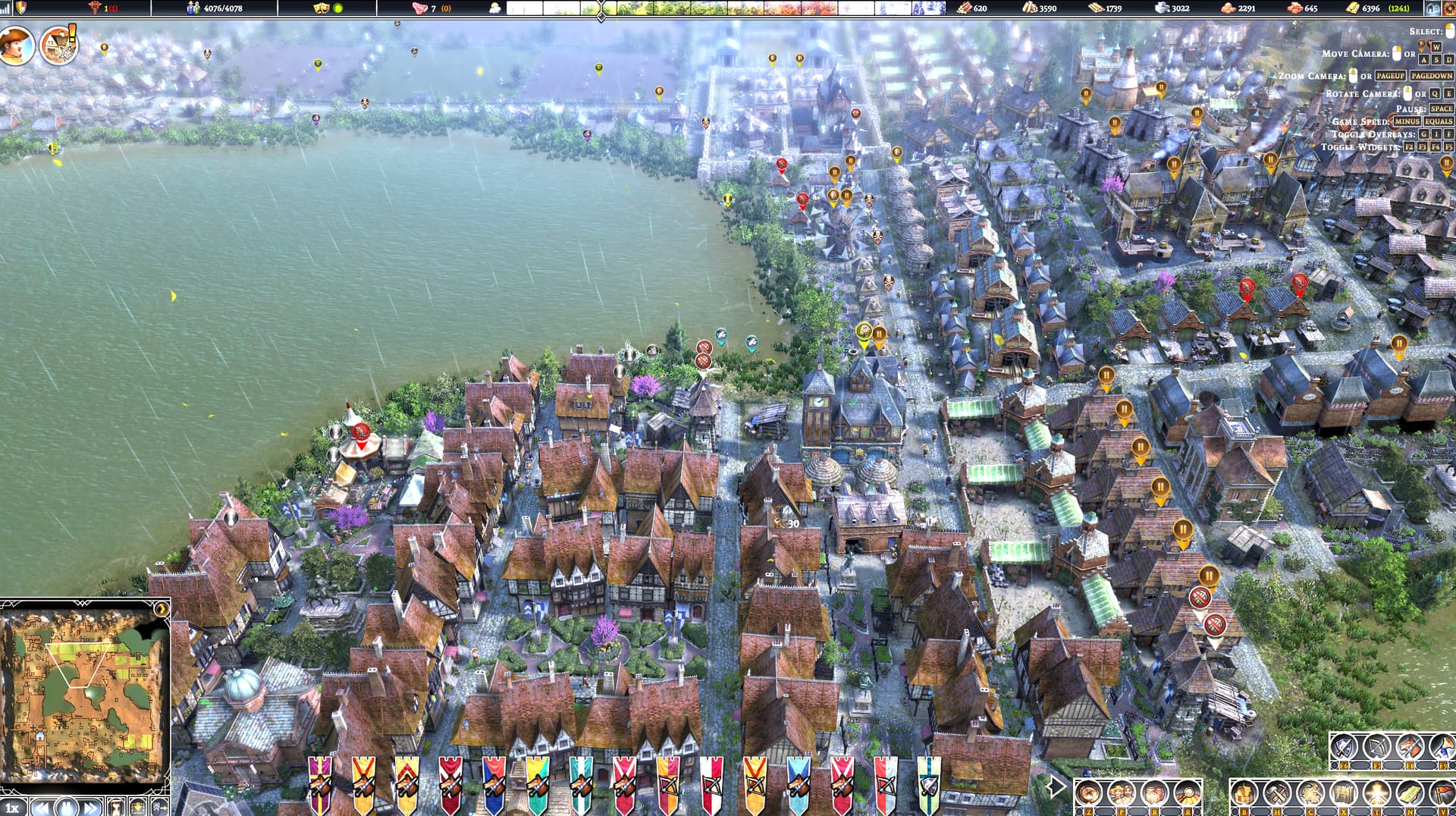1456x816 pixels.
Task: Select the blue and red army banner
Action: point(494,783)
